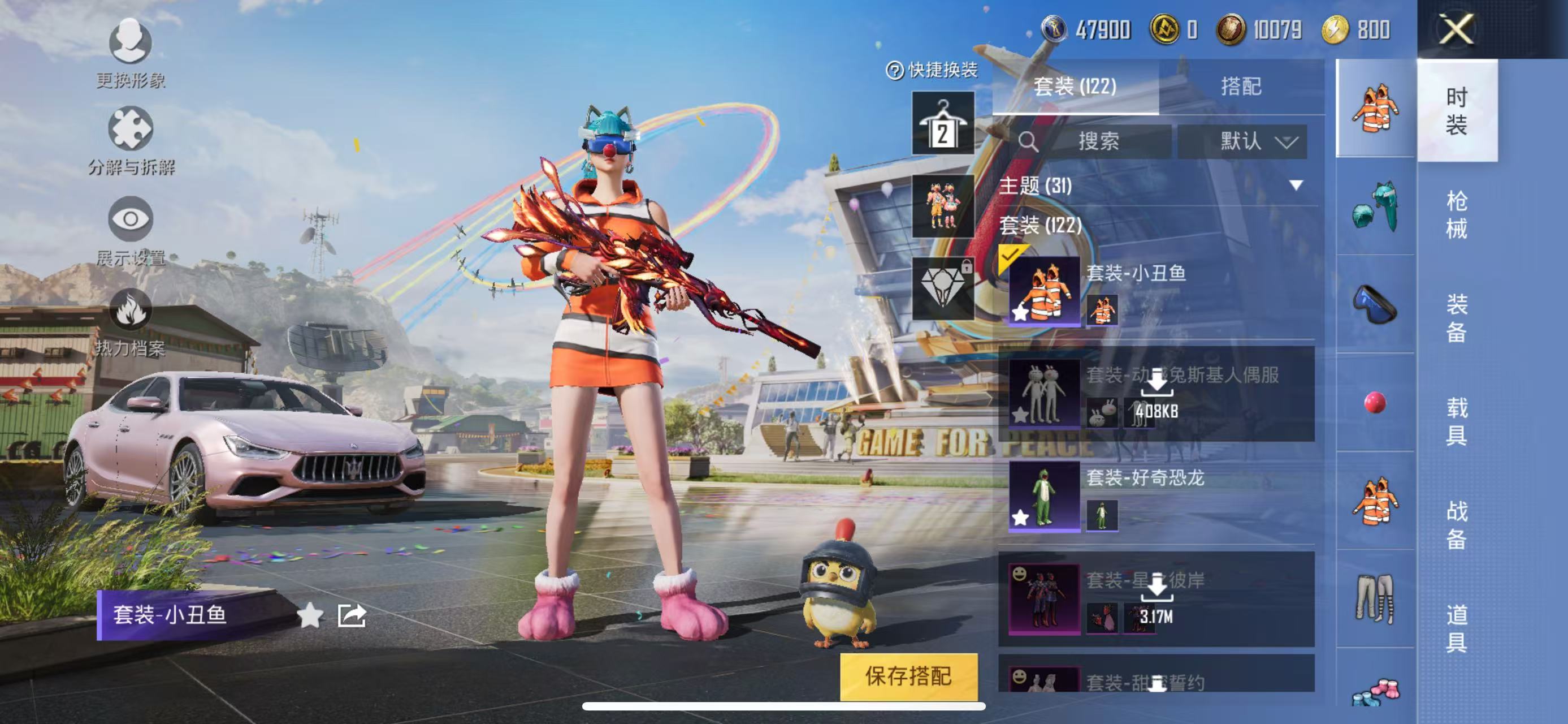This screenshot has width=1568, height=724.
Task: Open the 载具 vehicles category
Action: [x=1456, y=421]
